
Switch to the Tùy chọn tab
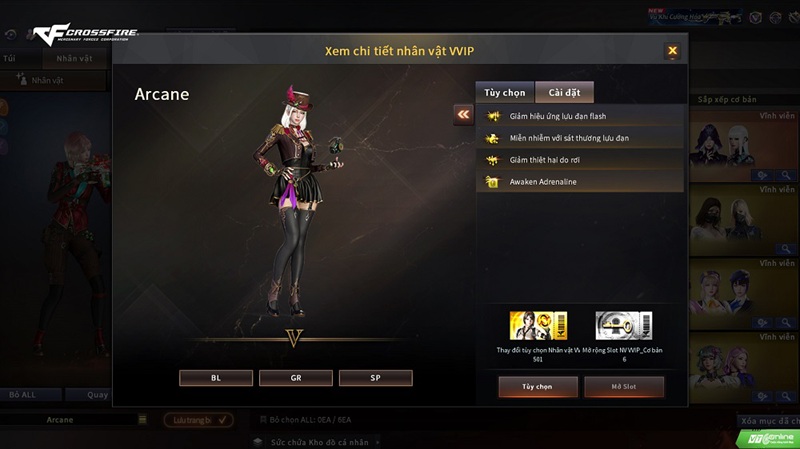[x=504, y=93]
